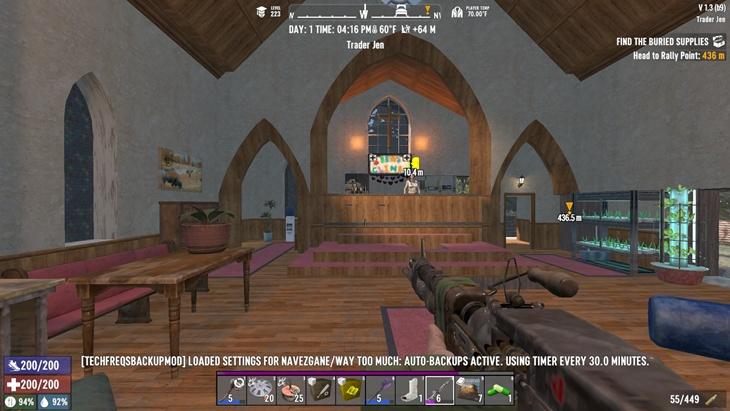Image resolution: width=730 pixels, height=411 pixels.
Task: Click the compass bar at the top
Action: [x=365, y=14]
